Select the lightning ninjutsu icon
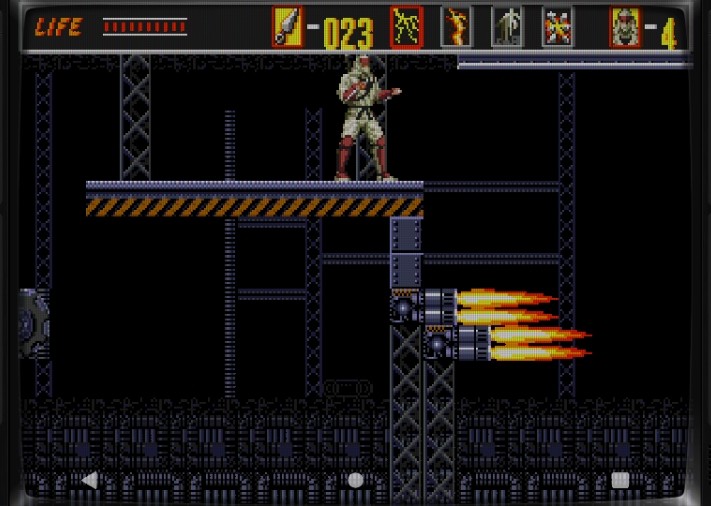The image size is (711, 506). click(x=406, y=27)
